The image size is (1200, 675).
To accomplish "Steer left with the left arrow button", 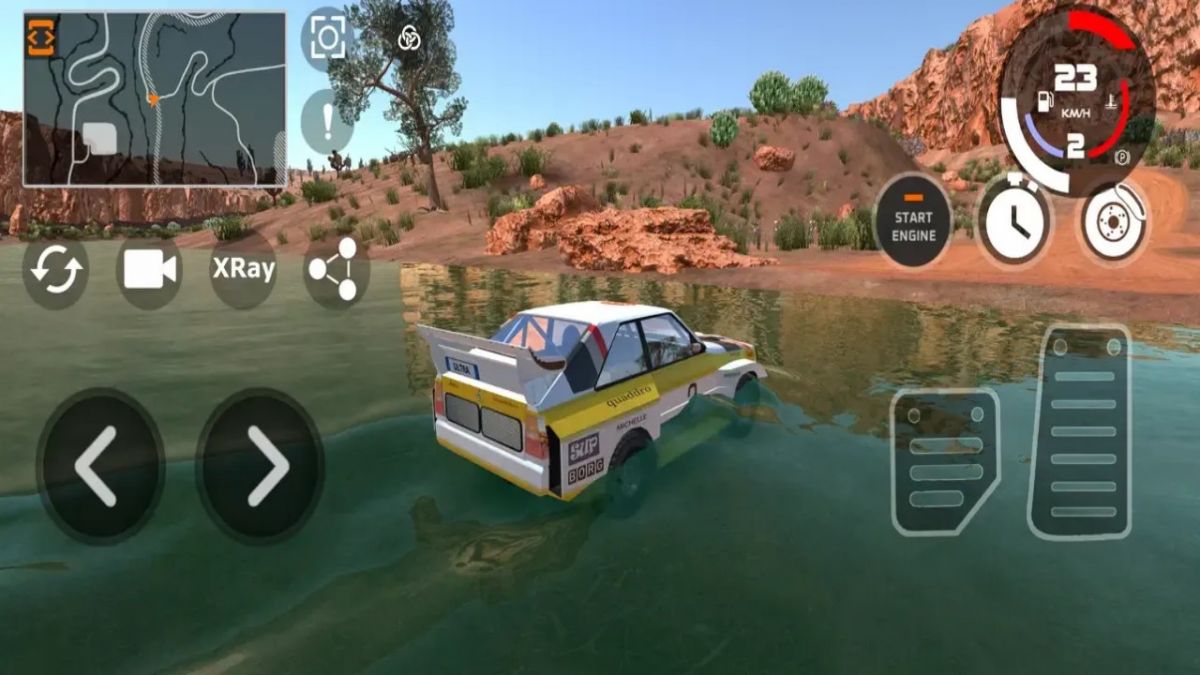I will [100, 465].
